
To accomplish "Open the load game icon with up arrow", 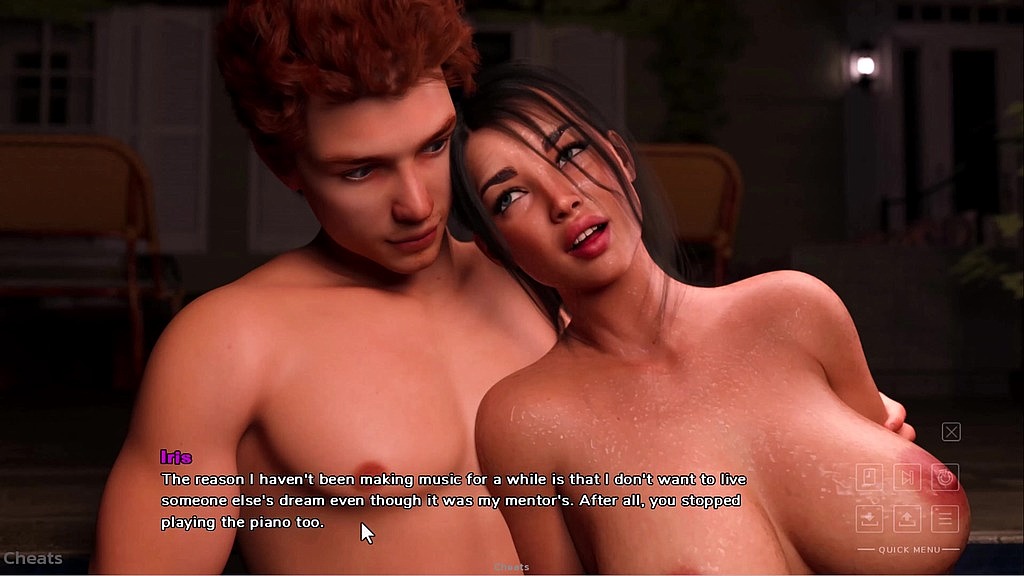I will [x=907, y=518].
